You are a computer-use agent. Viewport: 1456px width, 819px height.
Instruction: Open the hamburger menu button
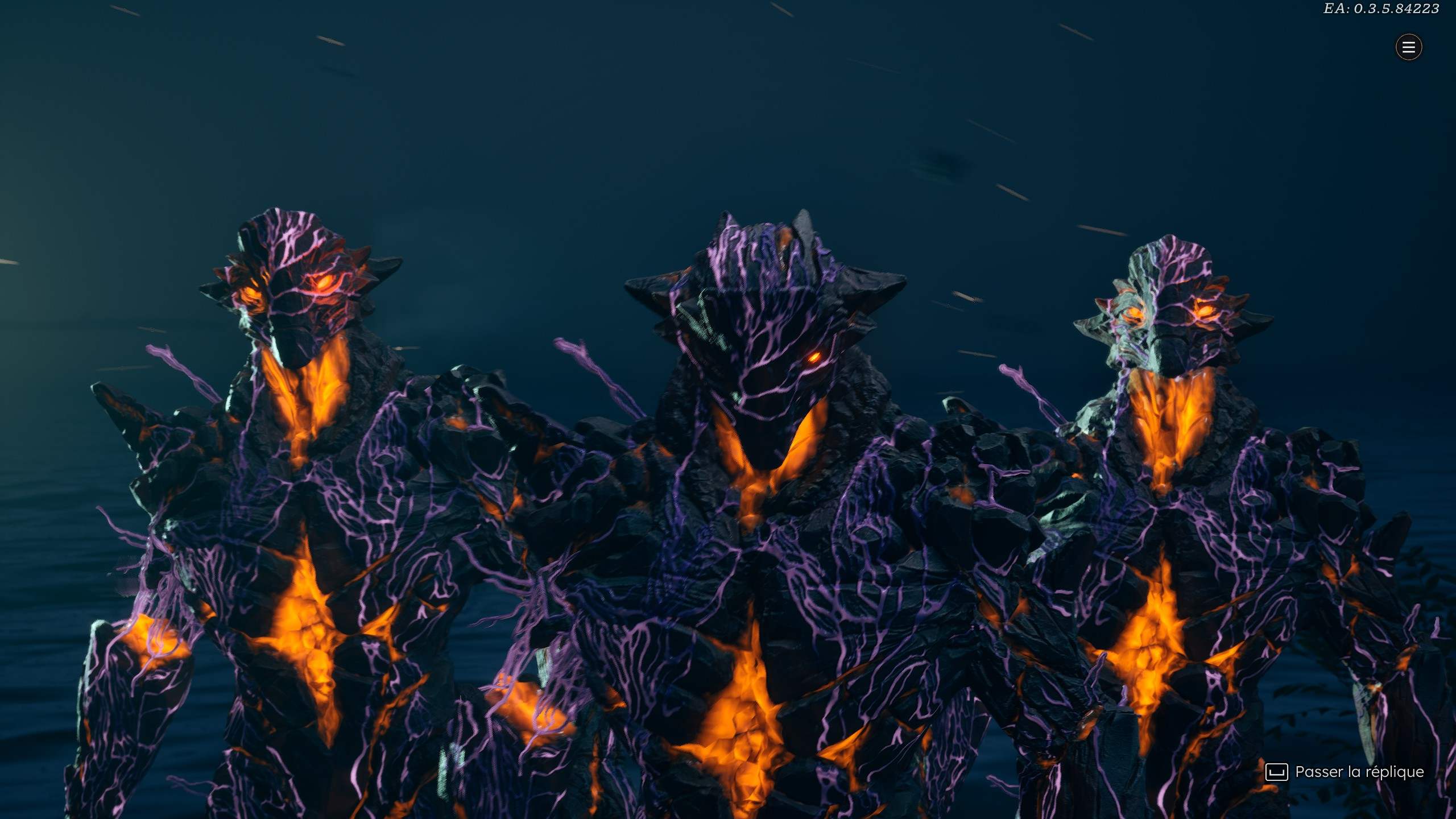click(1408, 47)
